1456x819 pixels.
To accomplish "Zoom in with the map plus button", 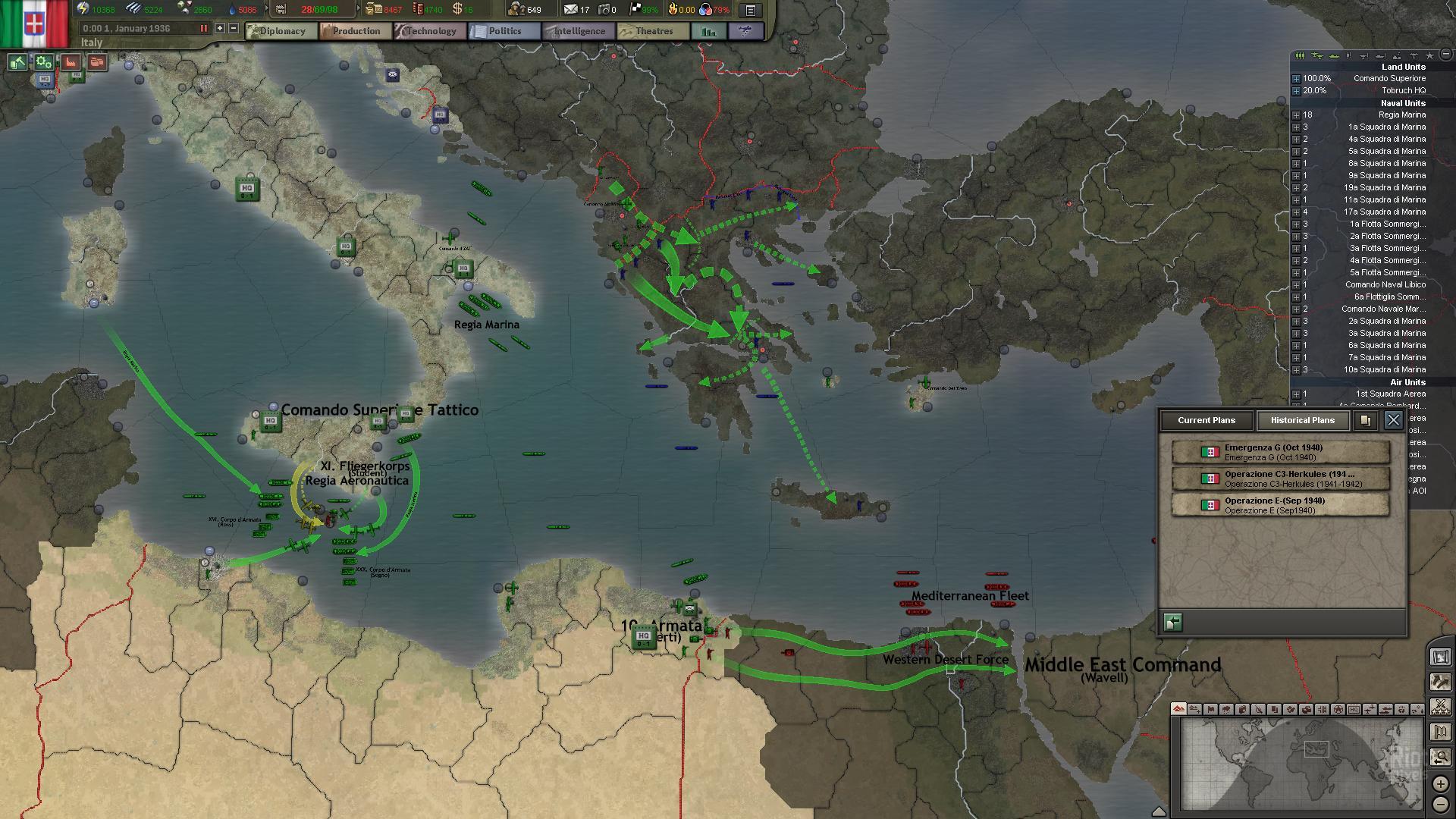I will click(x=1440, y=783).
